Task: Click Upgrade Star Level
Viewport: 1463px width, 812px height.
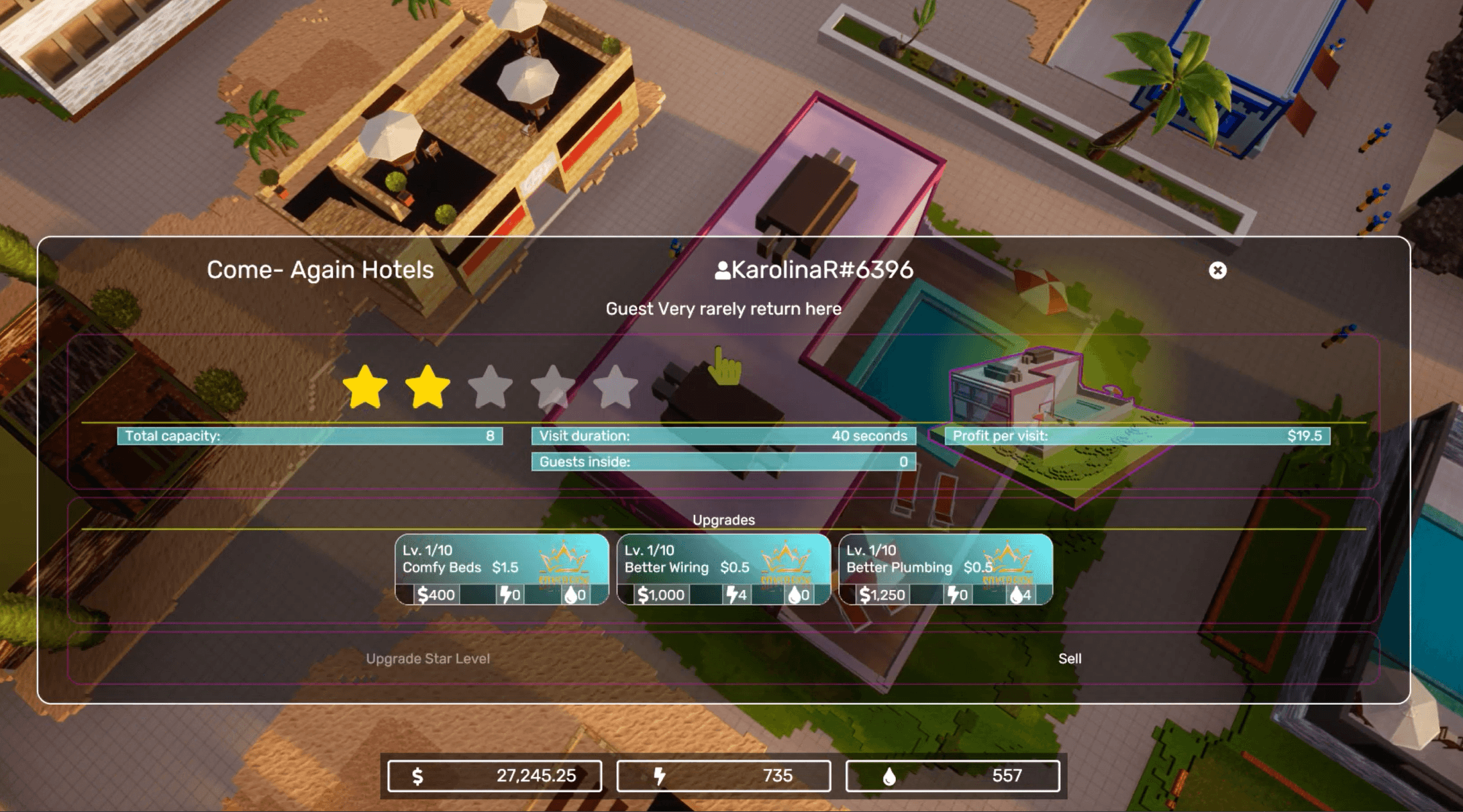Action: click(427, 659)
